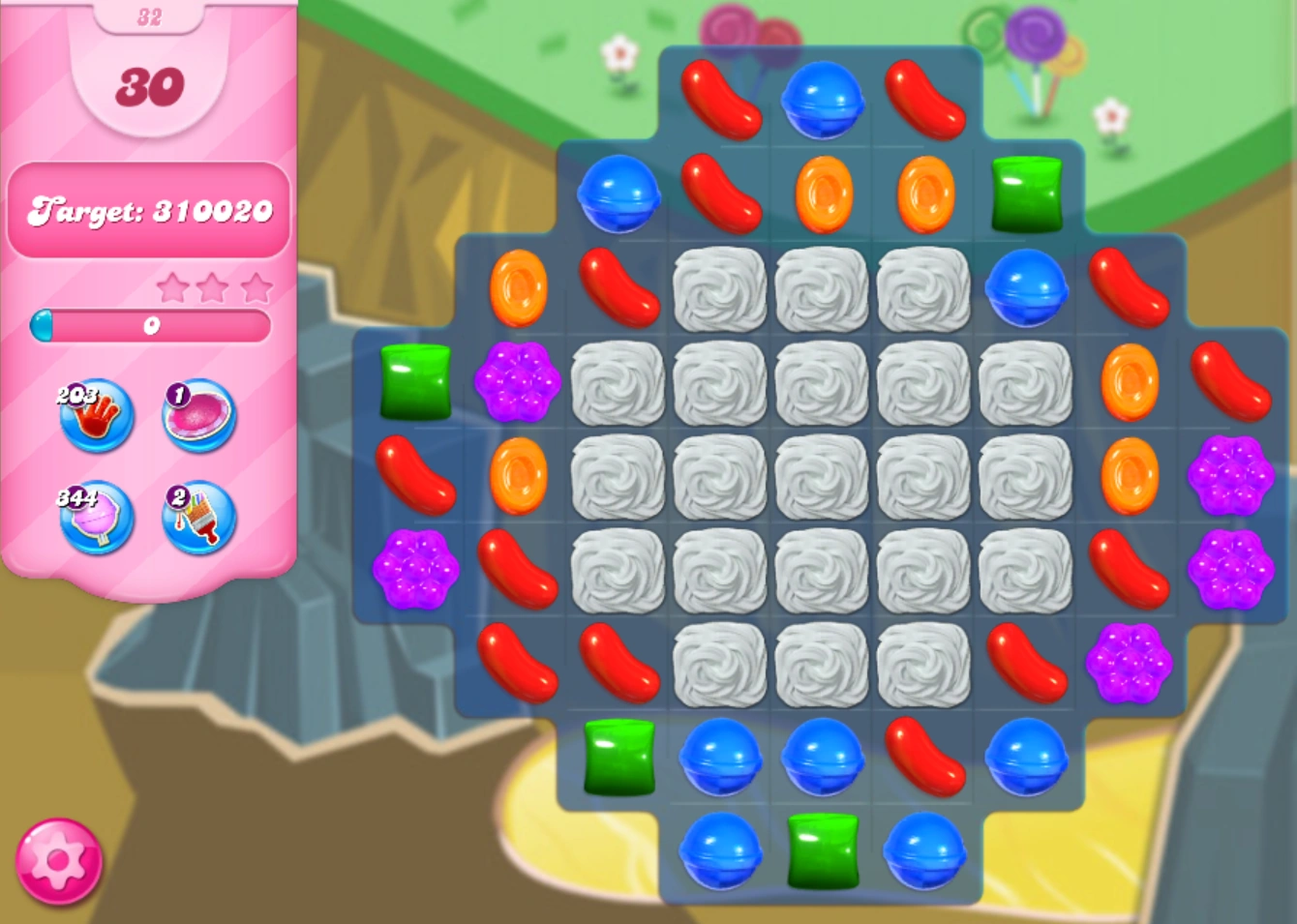Screen dimensions: 1297x924
Task: Tap the green candy near the left board edge
Action: click(415, 383)
